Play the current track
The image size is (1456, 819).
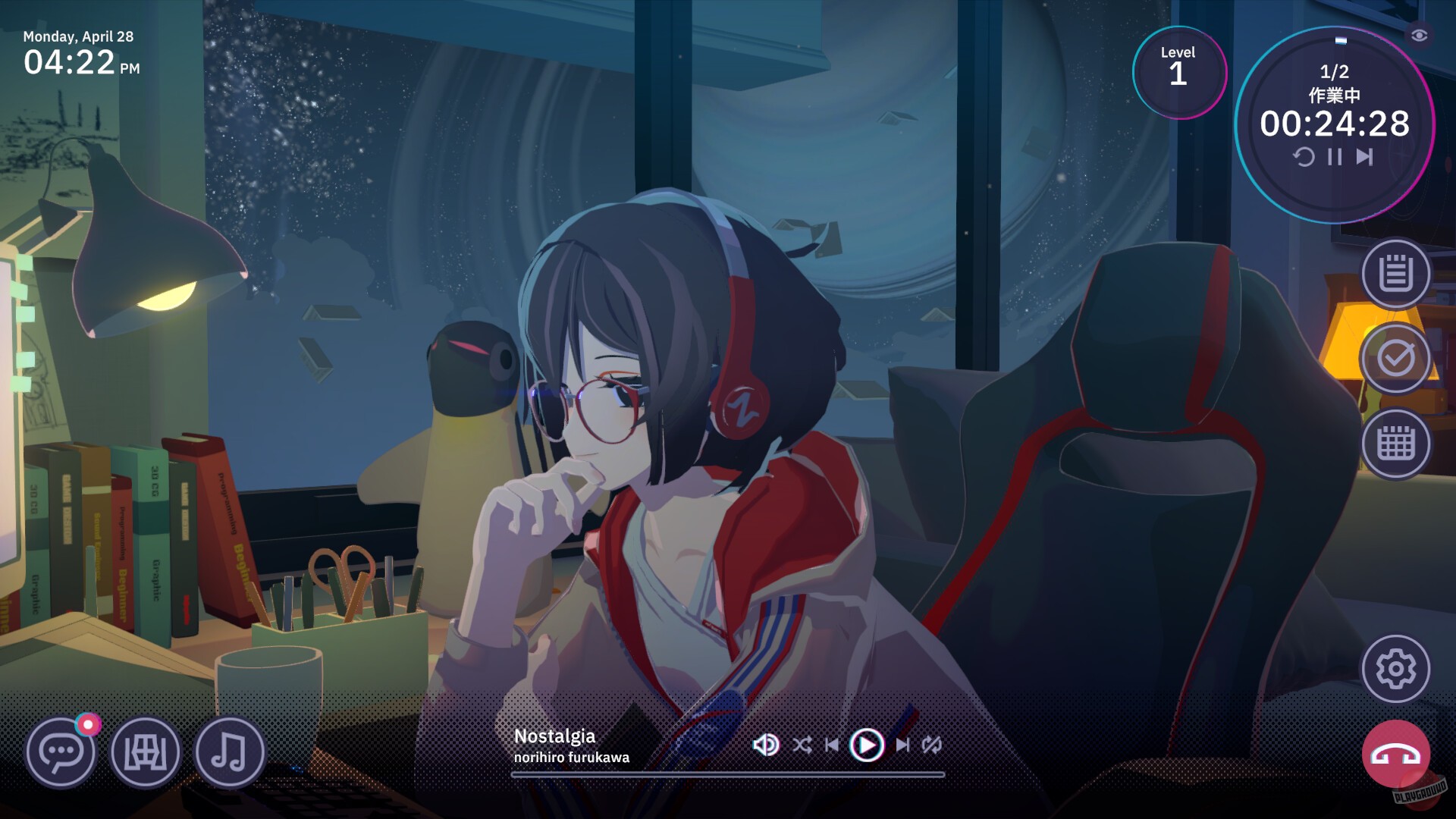pos(866,745)
